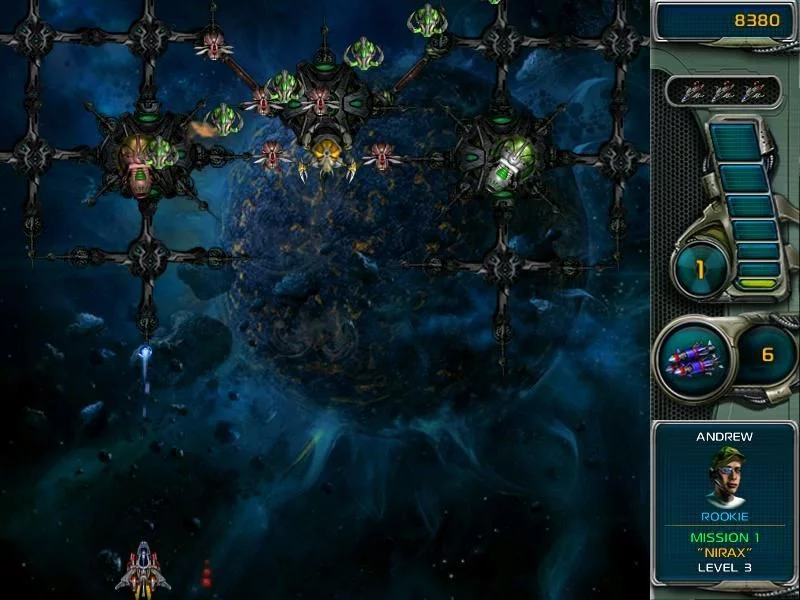
Task: Click the missile weapon icon
Action: (x=693, y=356)
